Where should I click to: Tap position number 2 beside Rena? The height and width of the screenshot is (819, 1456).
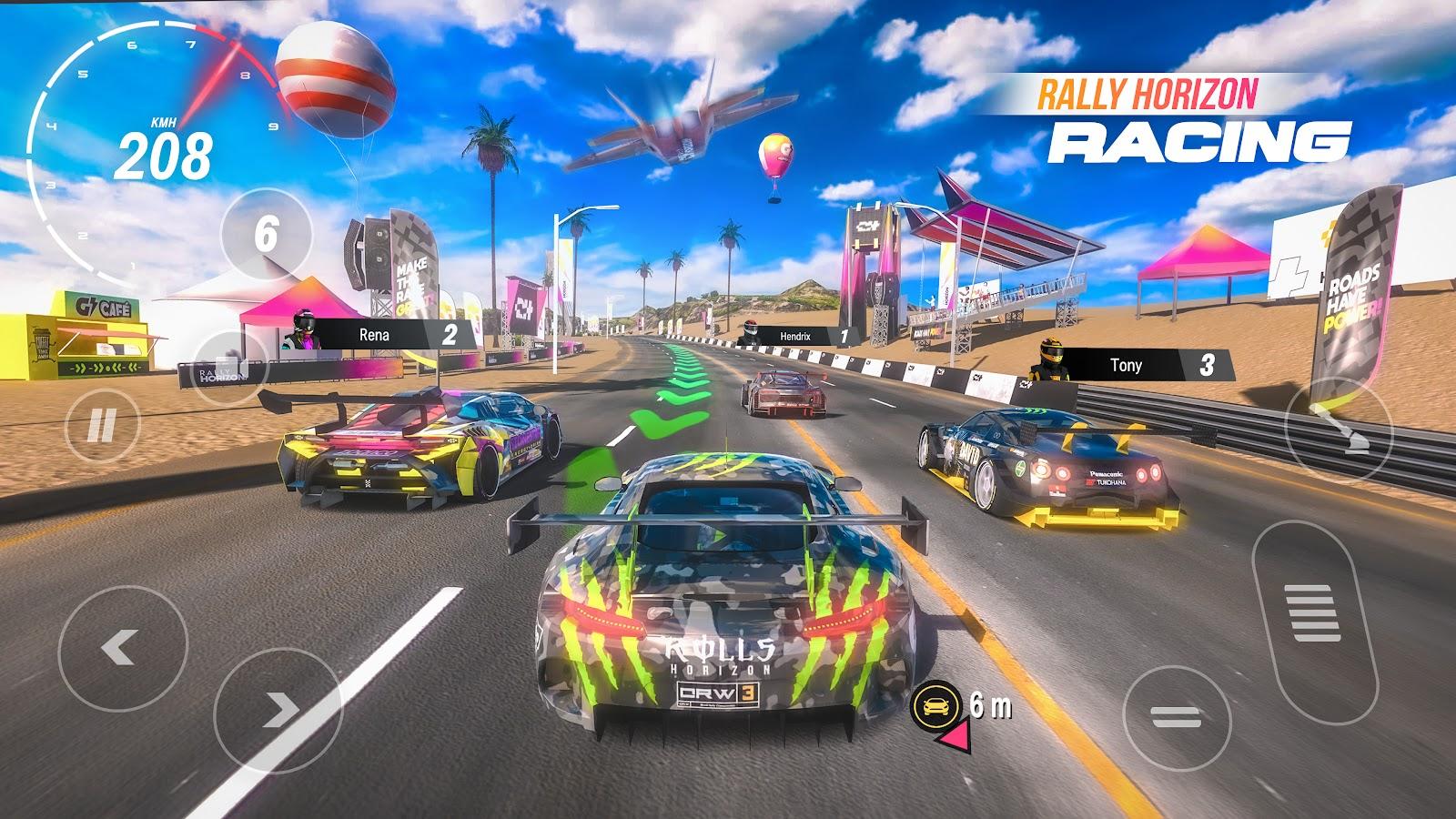click(450, 335)
